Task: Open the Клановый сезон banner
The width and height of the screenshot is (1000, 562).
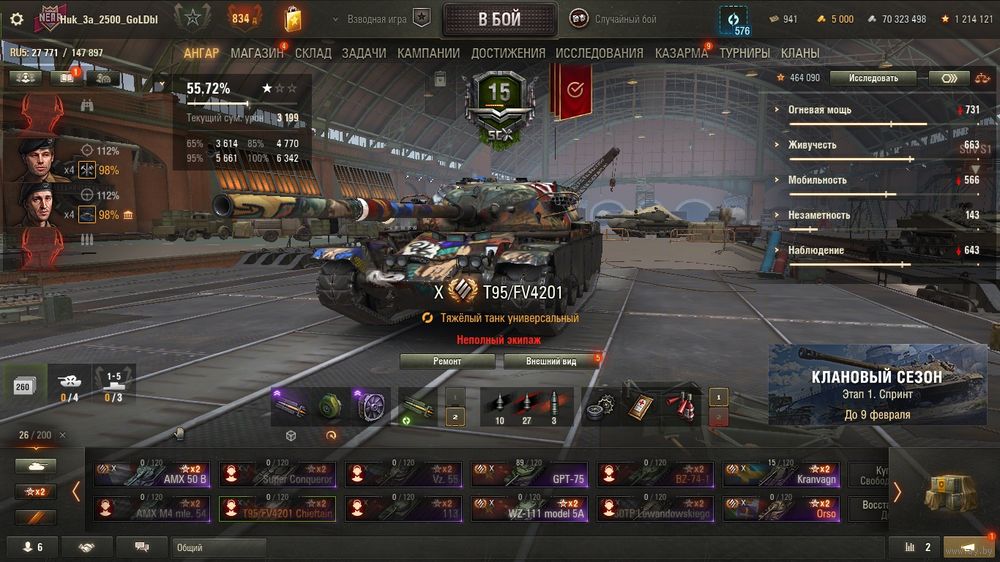Action: coord(876,385)
